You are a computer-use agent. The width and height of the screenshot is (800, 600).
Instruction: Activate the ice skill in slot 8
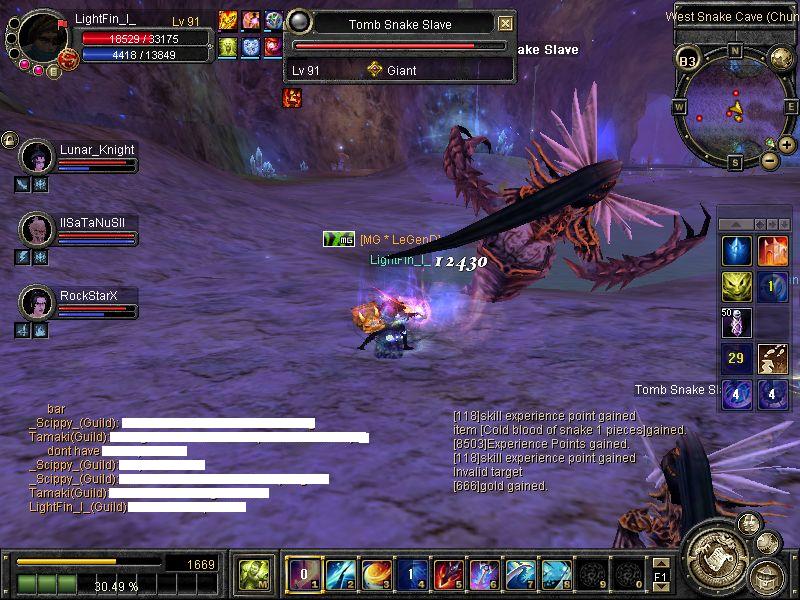pos(556,573)
